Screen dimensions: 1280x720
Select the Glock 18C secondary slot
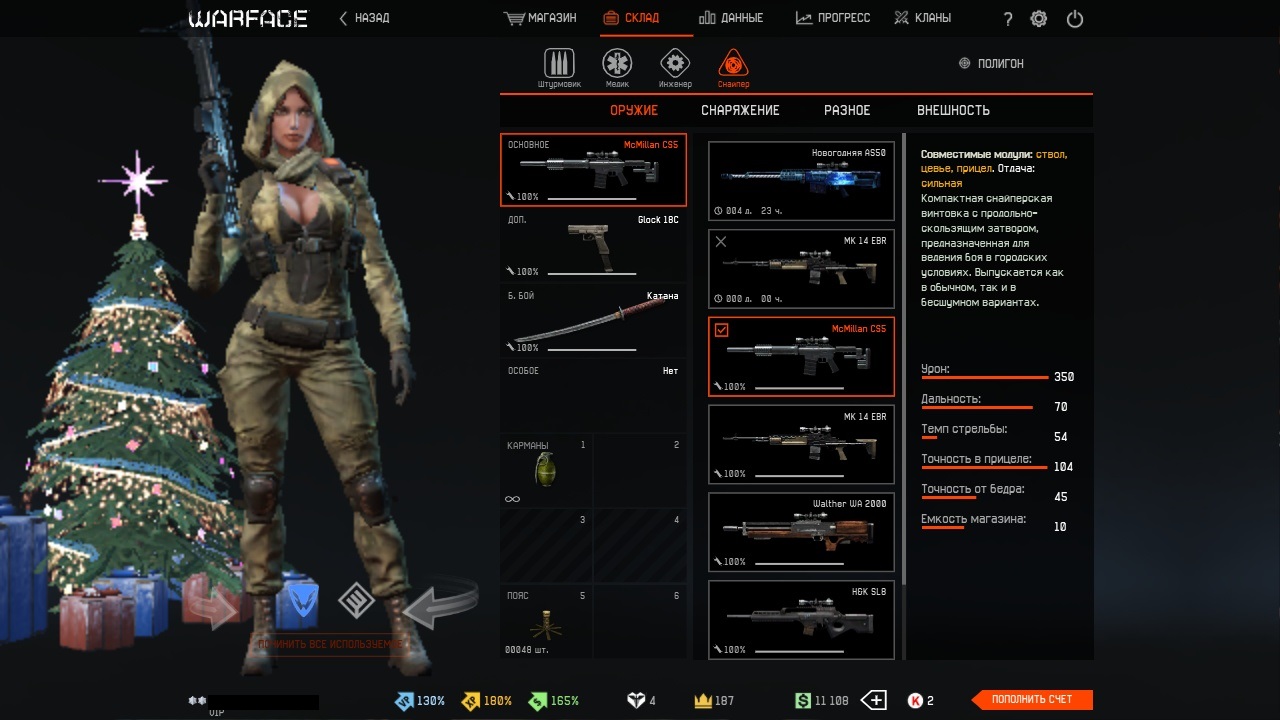tap(593, 245)
